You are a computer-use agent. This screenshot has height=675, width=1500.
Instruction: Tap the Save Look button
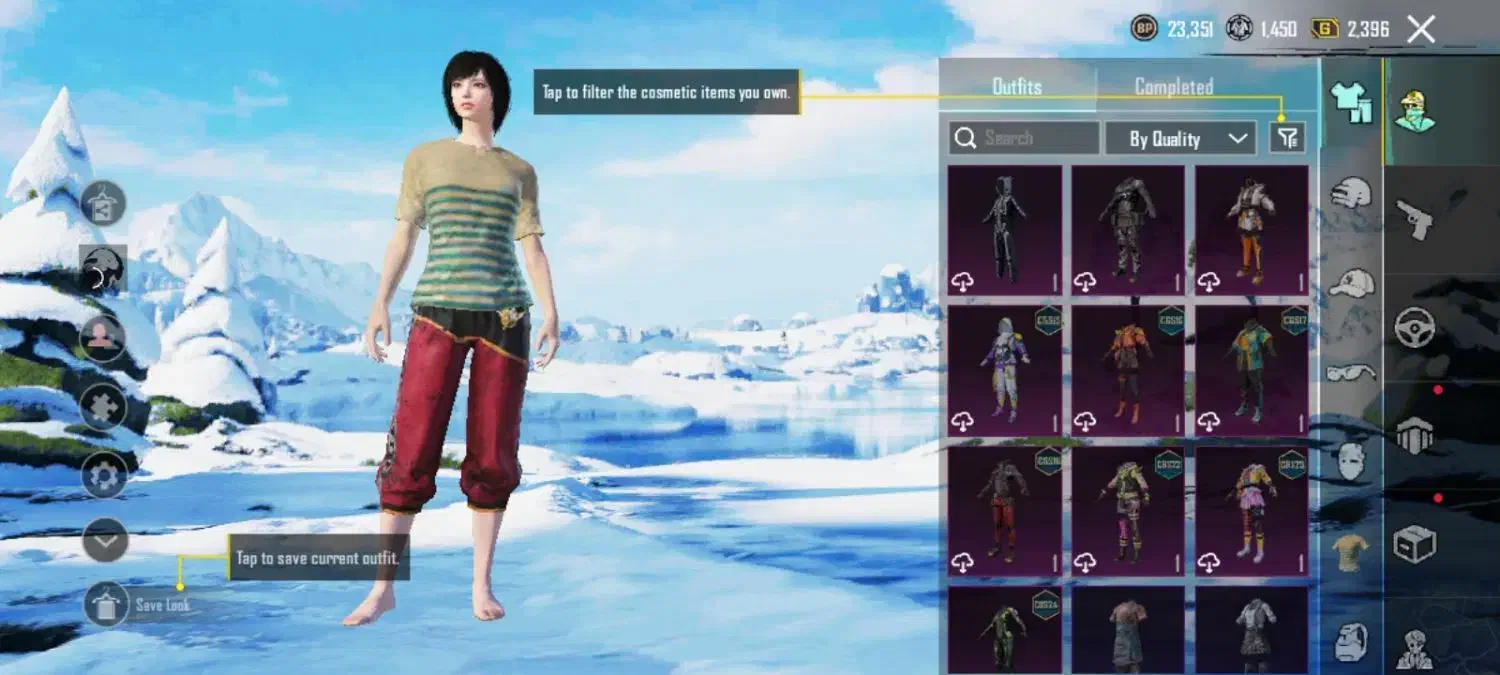(x=107, y=604)
